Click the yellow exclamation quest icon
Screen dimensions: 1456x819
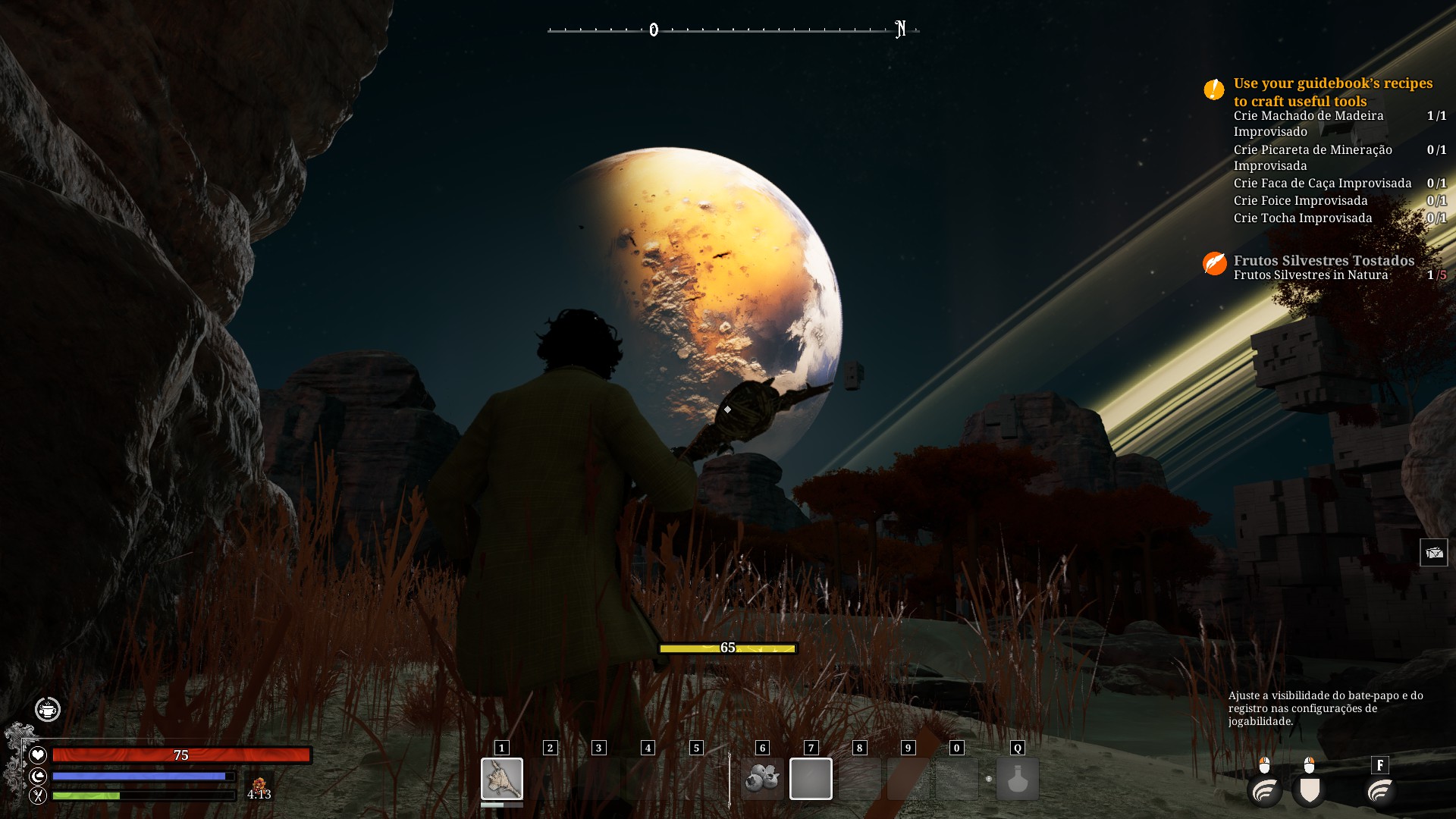click(x=1213, y=89)
